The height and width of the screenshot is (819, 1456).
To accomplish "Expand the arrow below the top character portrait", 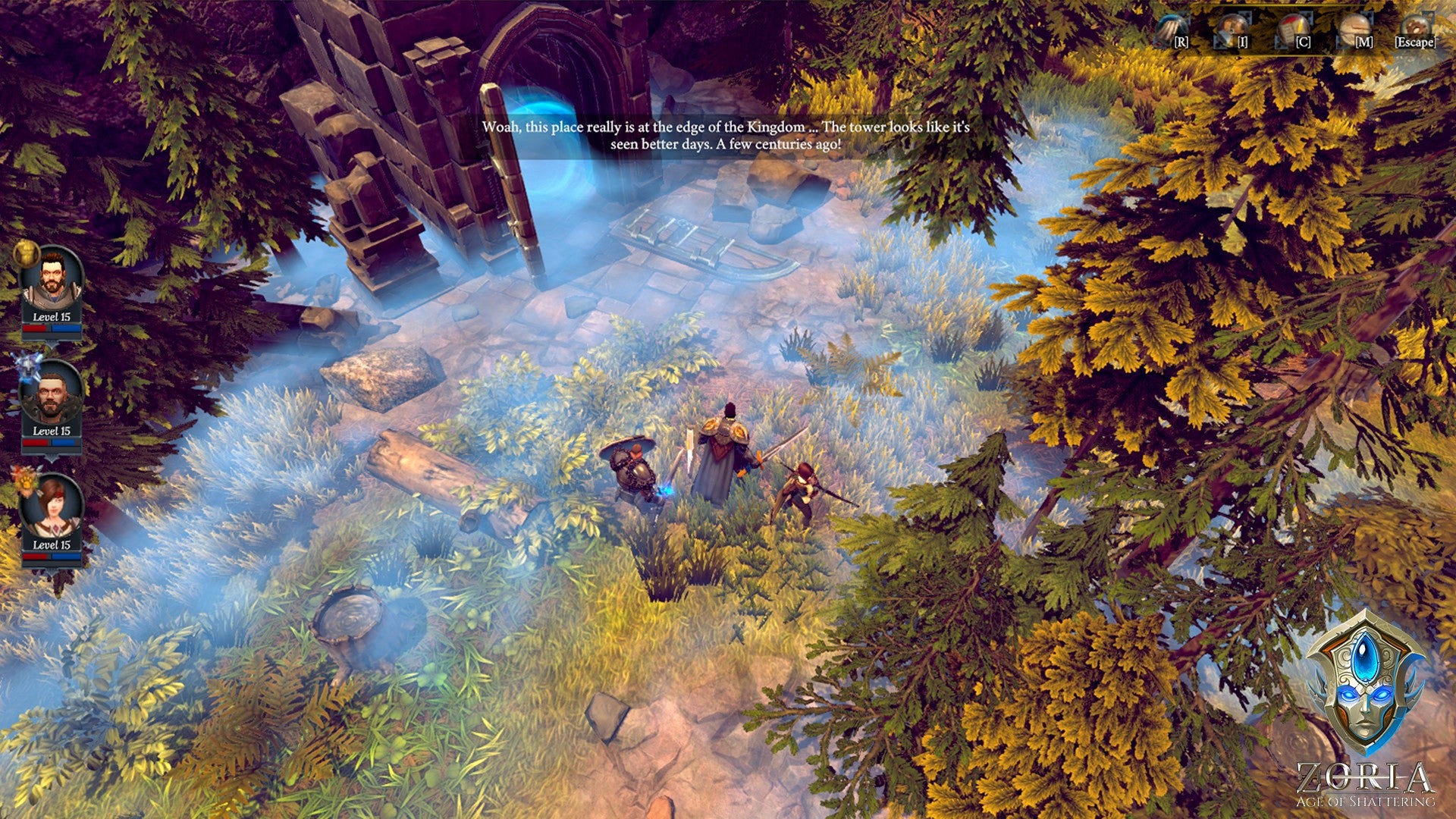I will coord(51,342).
